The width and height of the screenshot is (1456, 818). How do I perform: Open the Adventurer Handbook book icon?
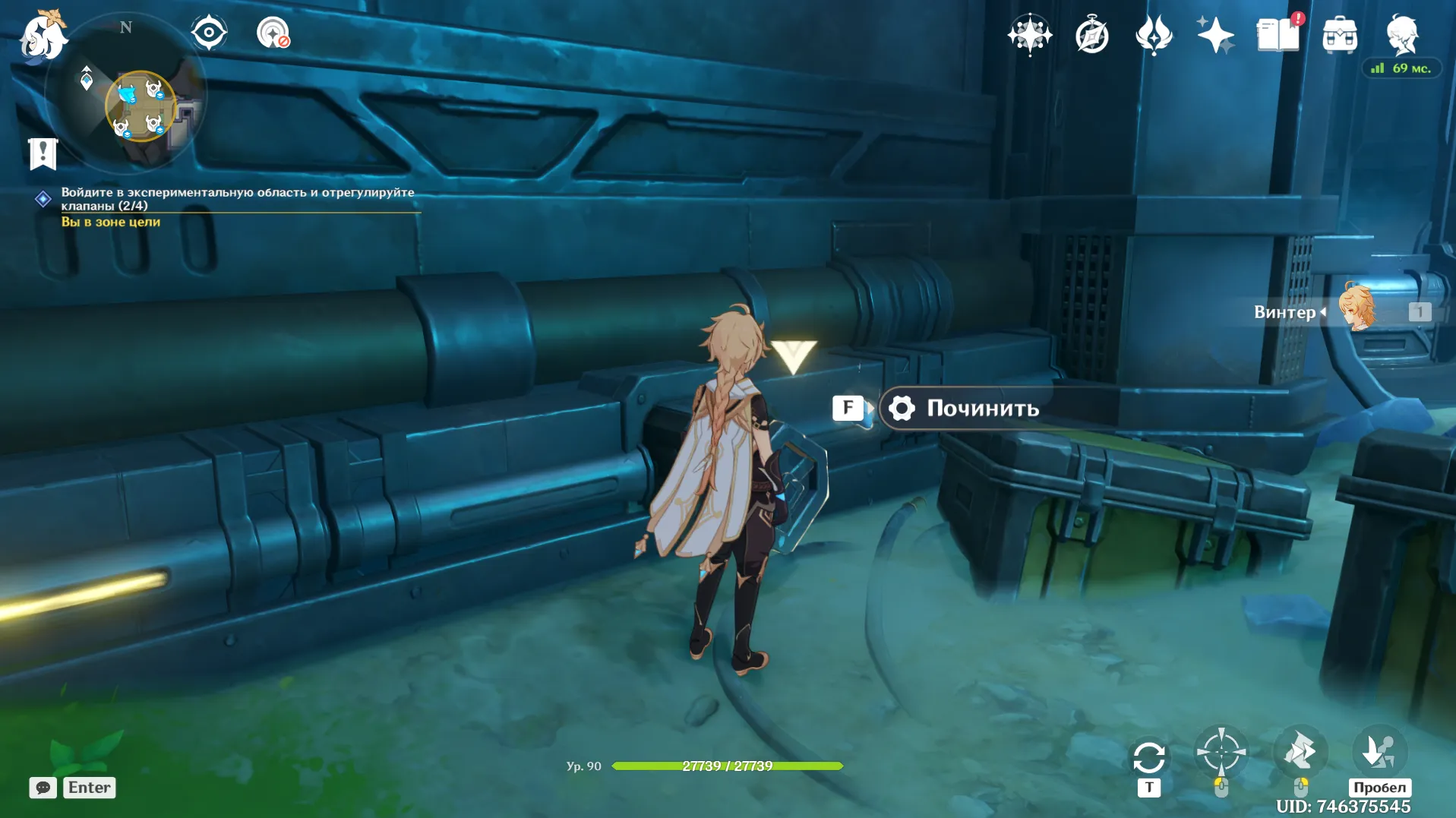pyautogui.click(x=1278, y=36)
